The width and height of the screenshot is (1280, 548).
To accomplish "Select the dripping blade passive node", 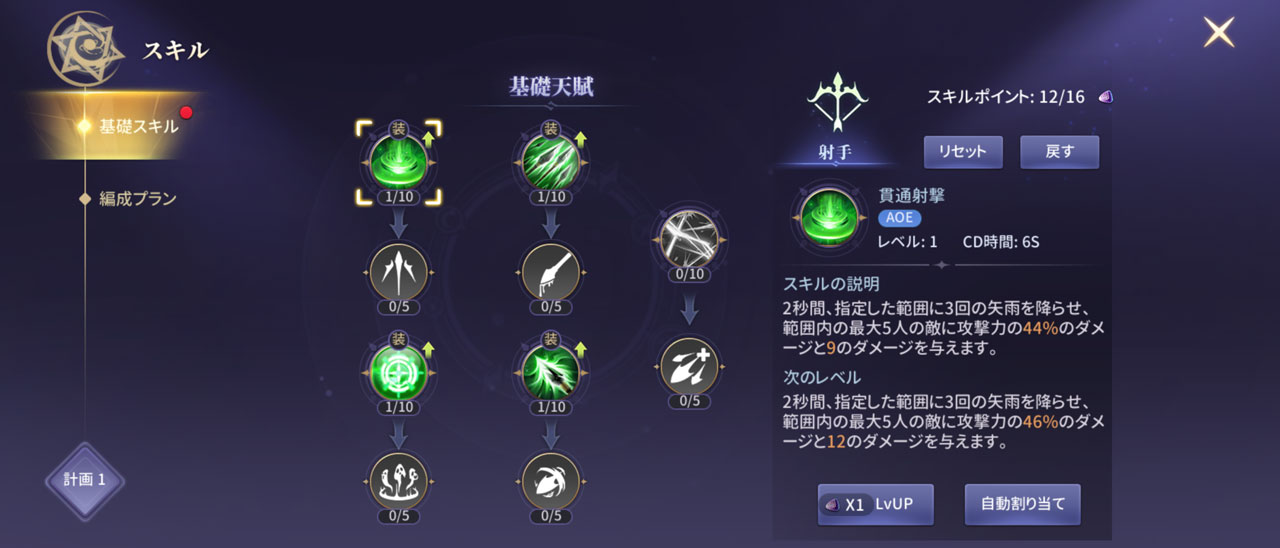I will pyautogui.click(x=550, y=271).
